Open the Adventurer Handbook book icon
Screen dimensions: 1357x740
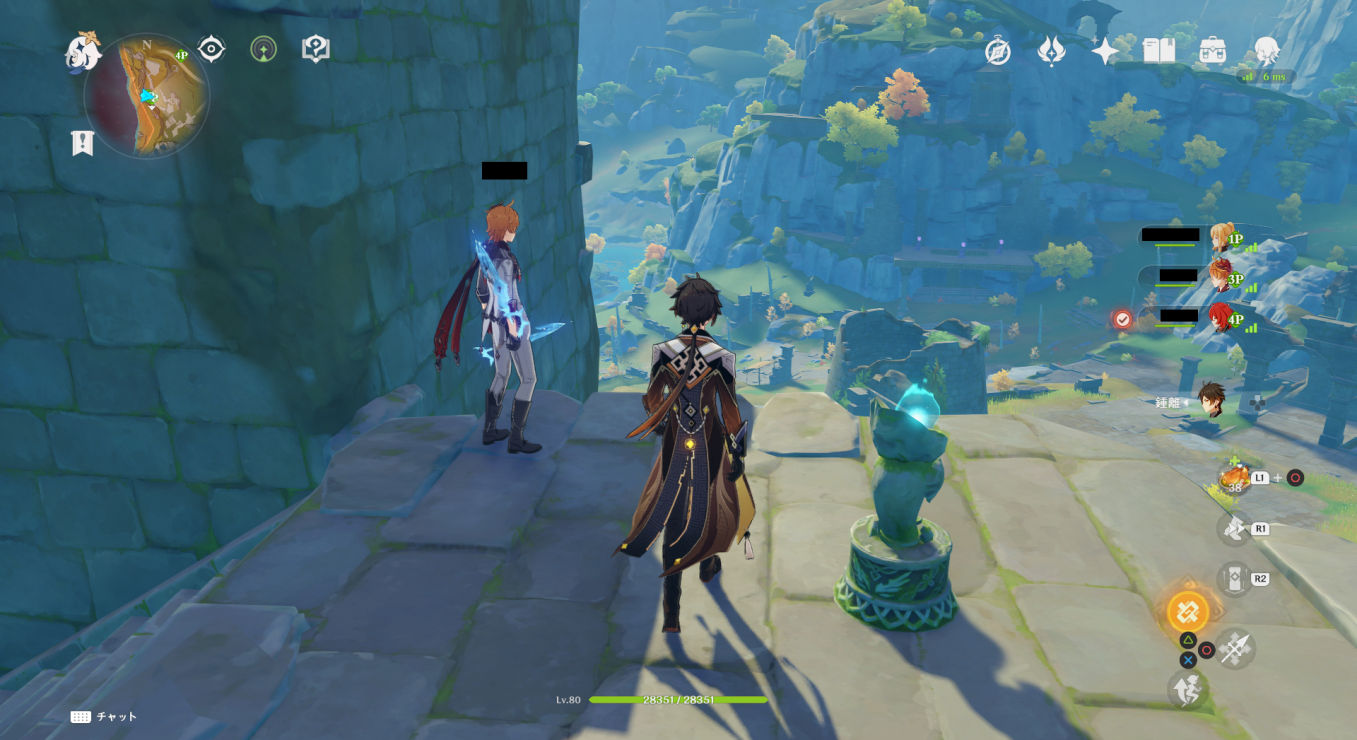click(x=1159, y=51)
